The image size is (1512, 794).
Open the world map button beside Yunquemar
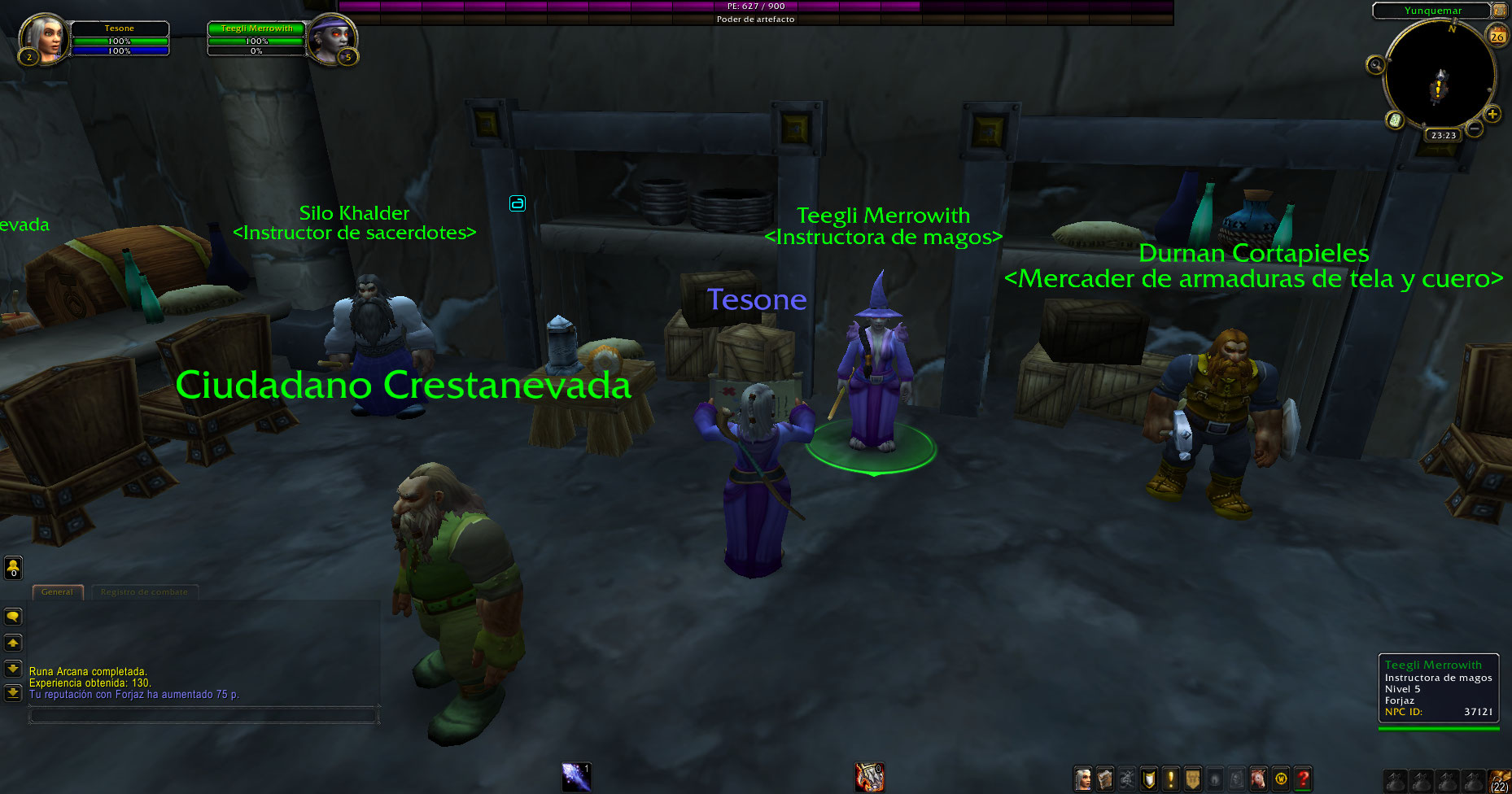tap(1499, 11)
